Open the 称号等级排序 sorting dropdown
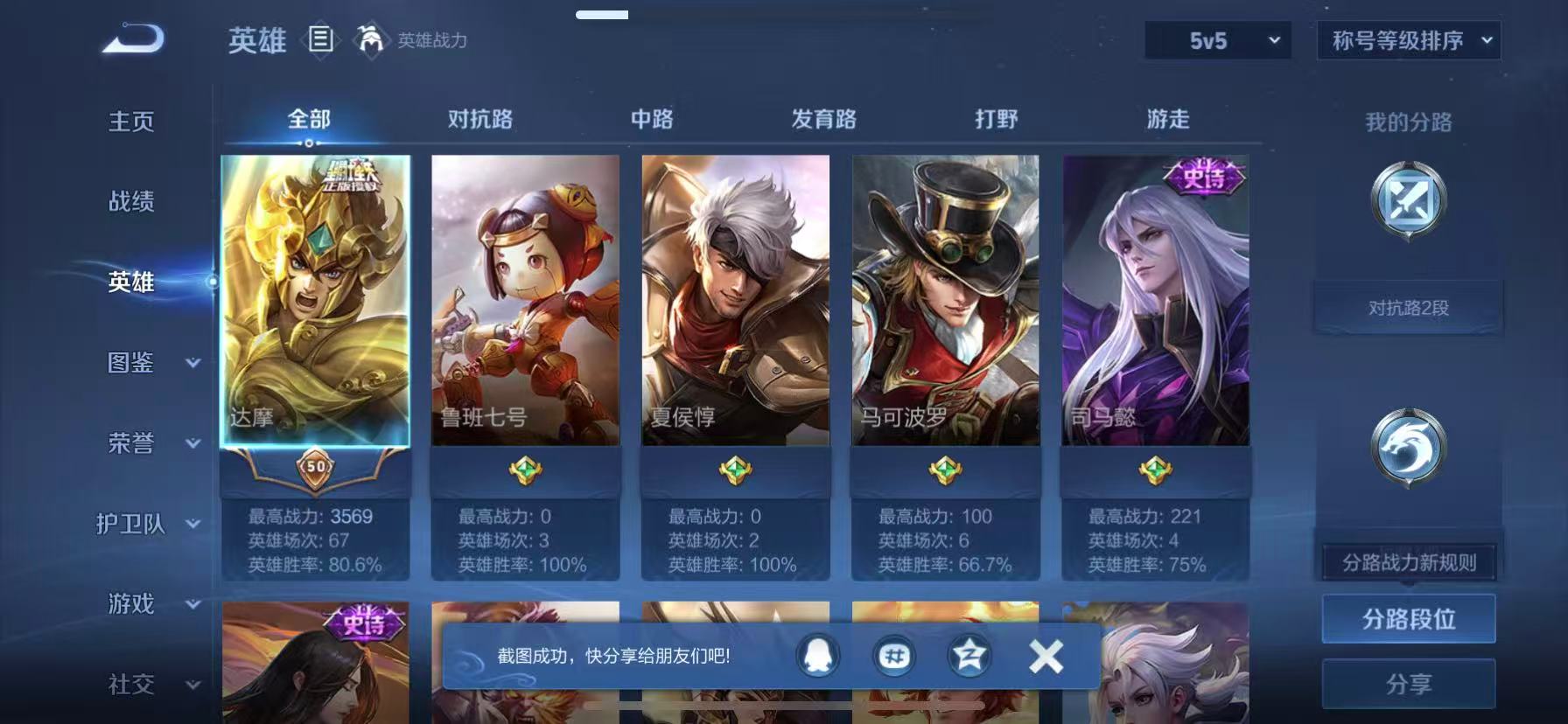 click(x=1408, y=40)
